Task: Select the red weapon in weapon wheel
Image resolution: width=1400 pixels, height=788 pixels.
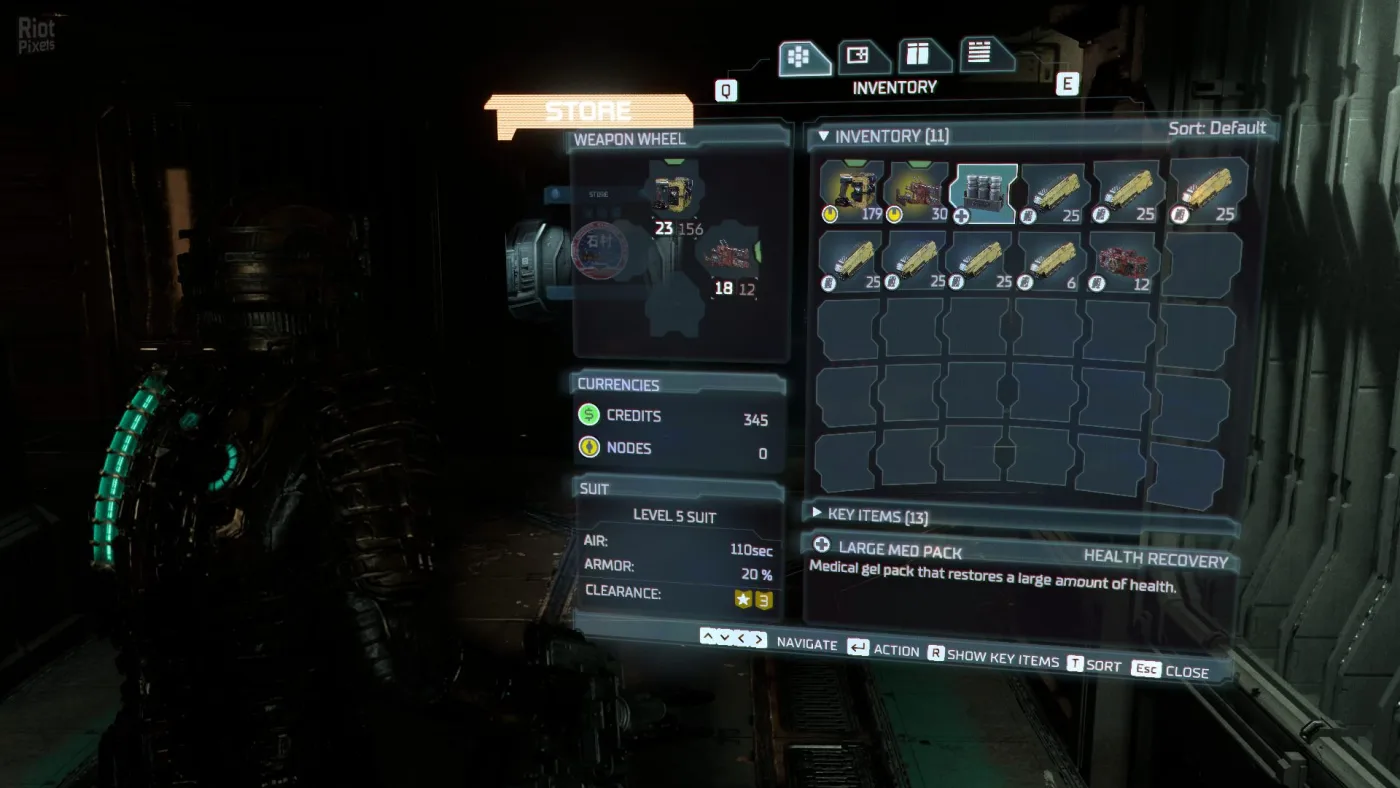Action: [x=728, y=261]
